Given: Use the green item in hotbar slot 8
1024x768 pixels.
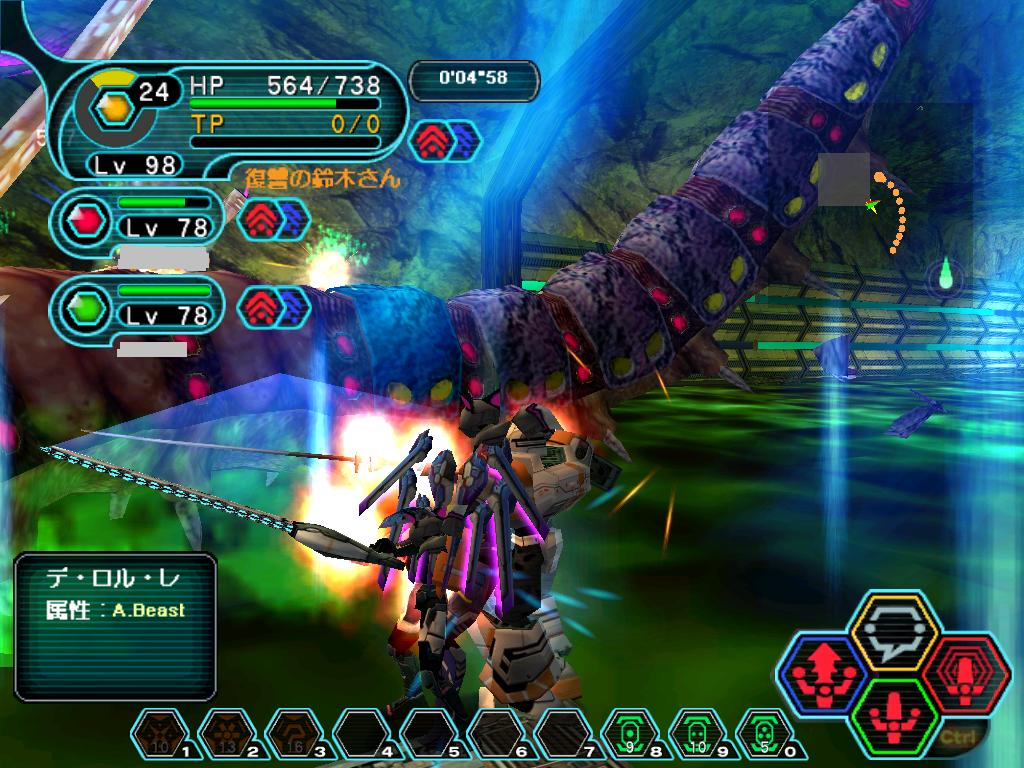Looking at the screenshot, I should [x=632, y=736].
